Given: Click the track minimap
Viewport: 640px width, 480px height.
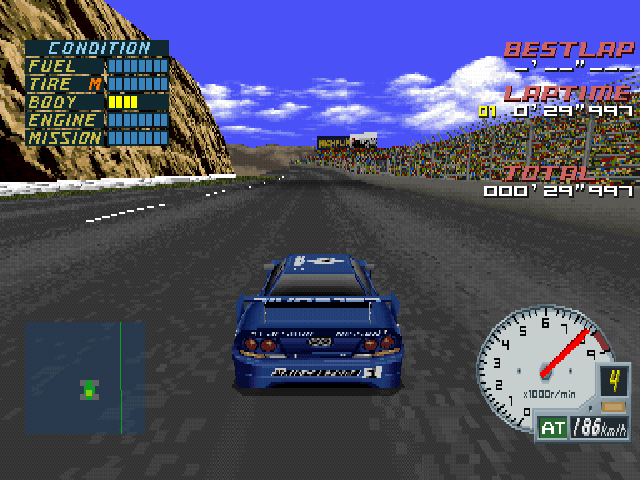Looking at the screenshot, I should click(86, 377).
